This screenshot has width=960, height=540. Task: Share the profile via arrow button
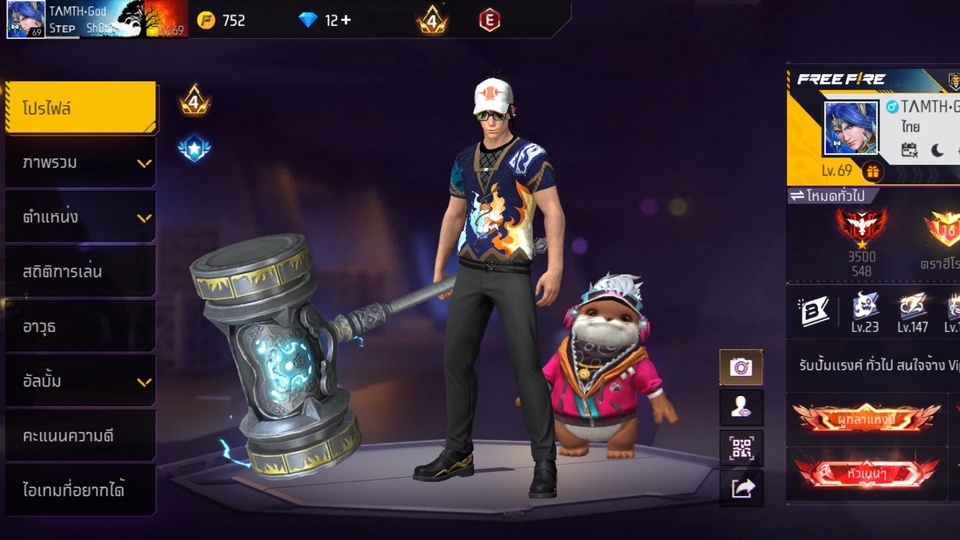coord(741,488)
